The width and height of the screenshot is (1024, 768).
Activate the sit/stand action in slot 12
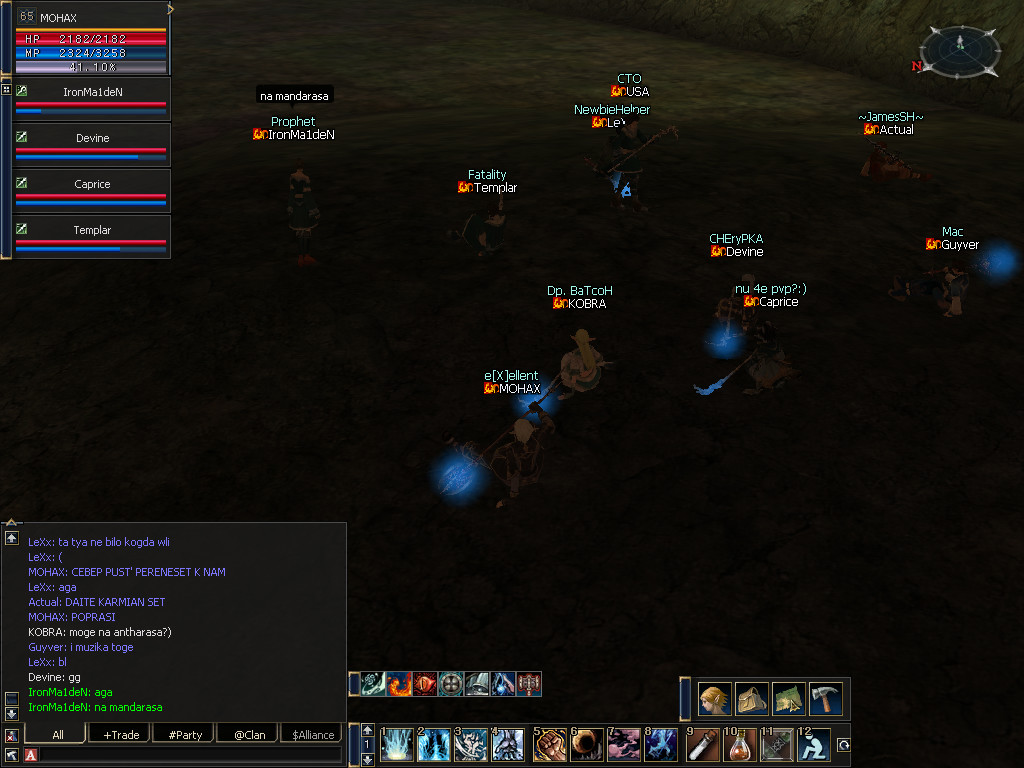tap(815, 745)
